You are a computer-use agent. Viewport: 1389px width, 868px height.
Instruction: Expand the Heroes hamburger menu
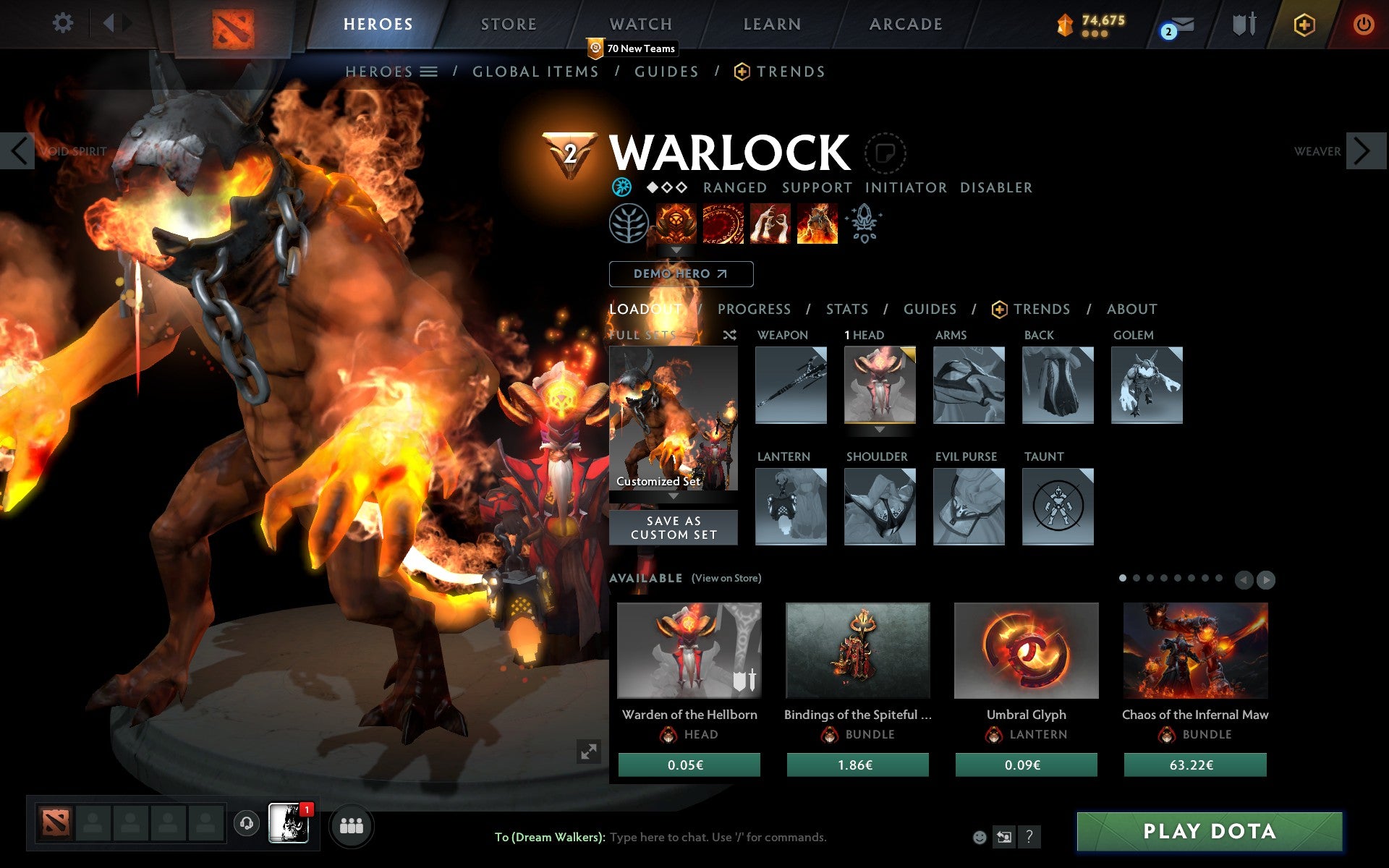tap(430, 72)
